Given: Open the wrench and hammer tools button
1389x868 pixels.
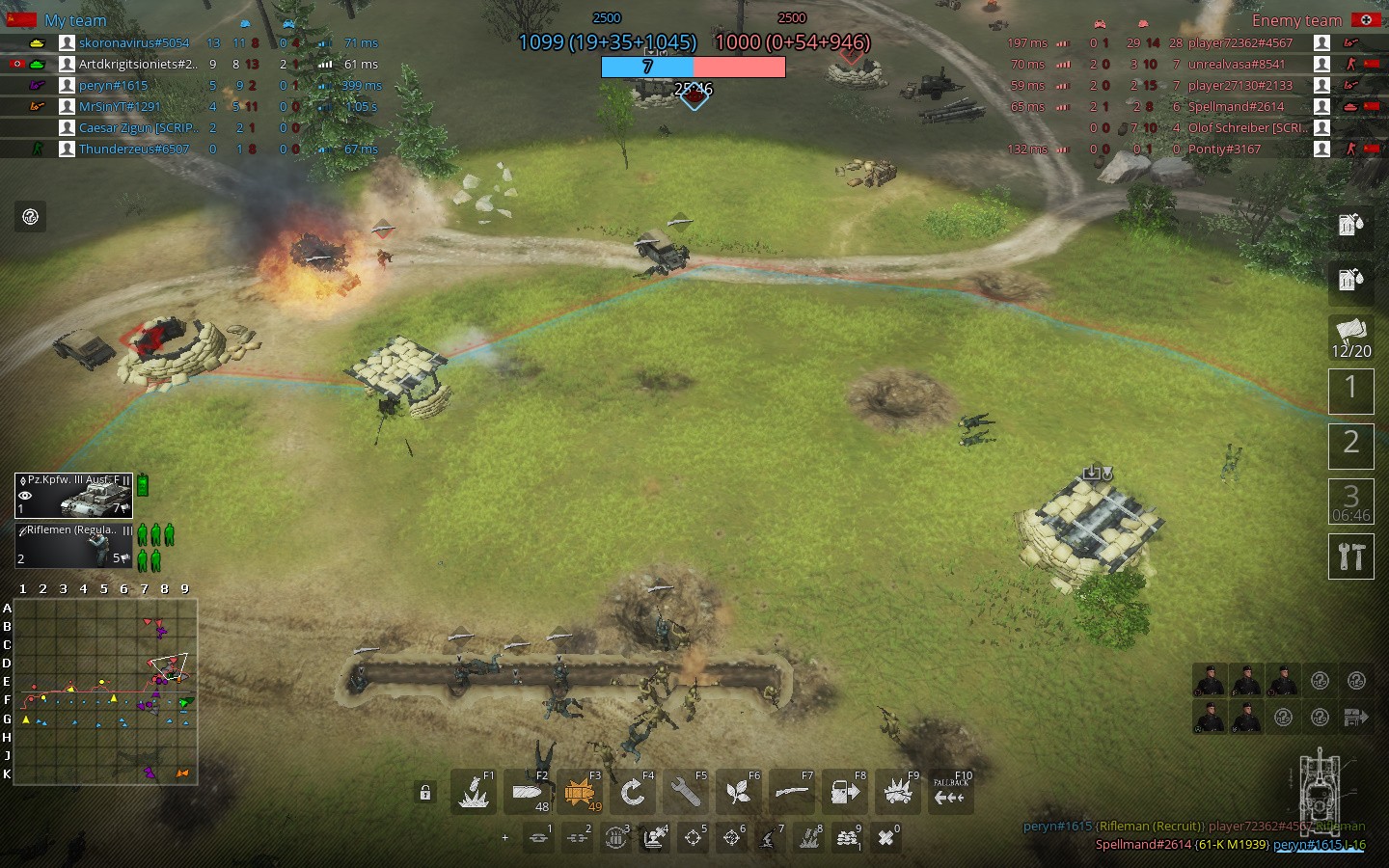Looking at the screenshot, I should tap(1350, 556).
